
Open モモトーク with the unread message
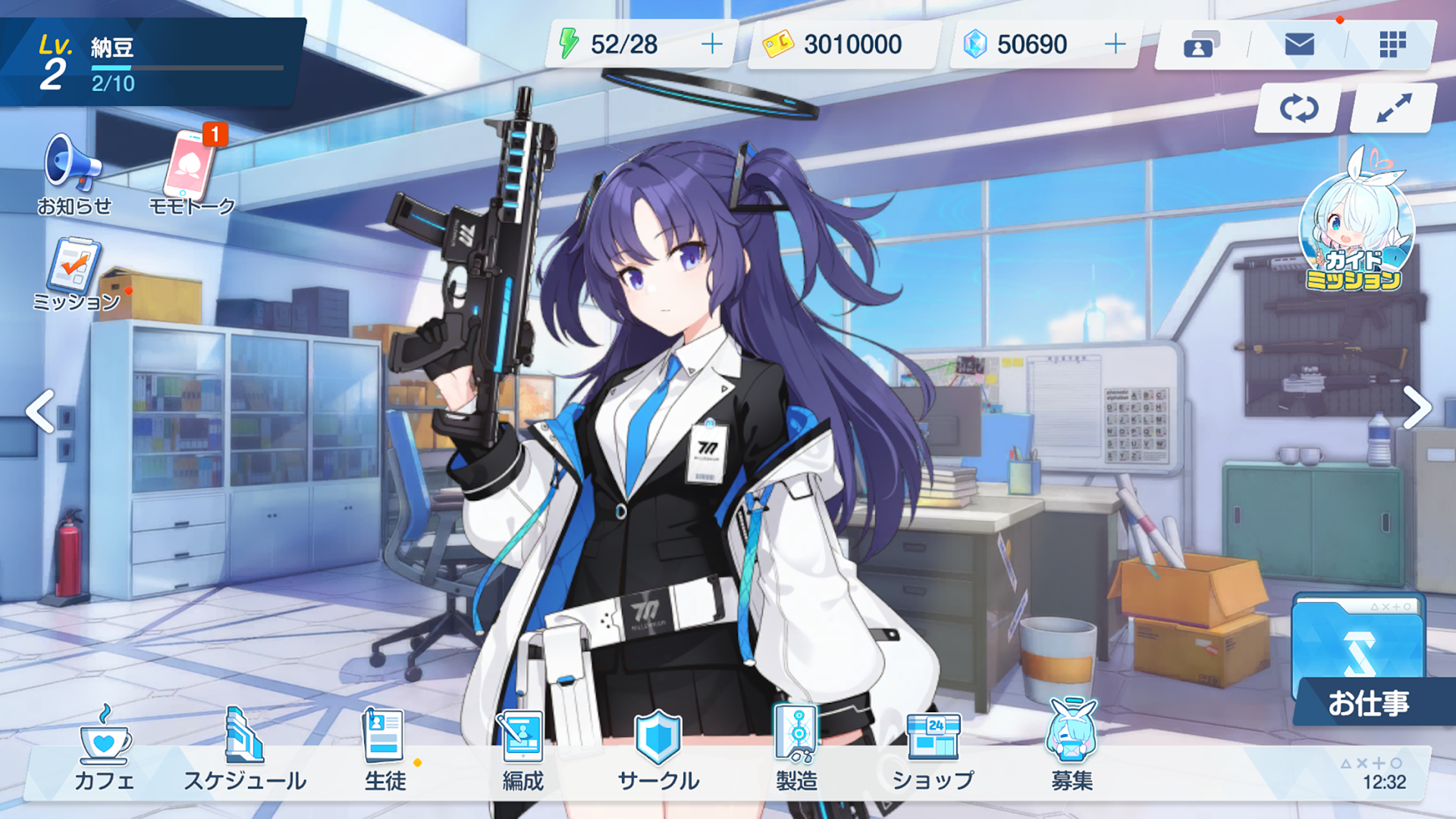192,168
